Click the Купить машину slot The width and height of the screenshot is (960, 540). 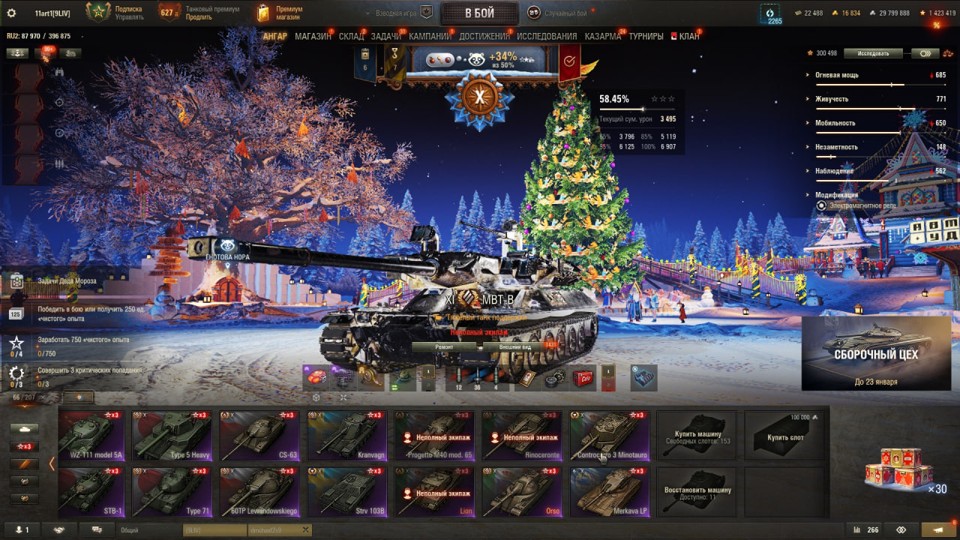696,435
